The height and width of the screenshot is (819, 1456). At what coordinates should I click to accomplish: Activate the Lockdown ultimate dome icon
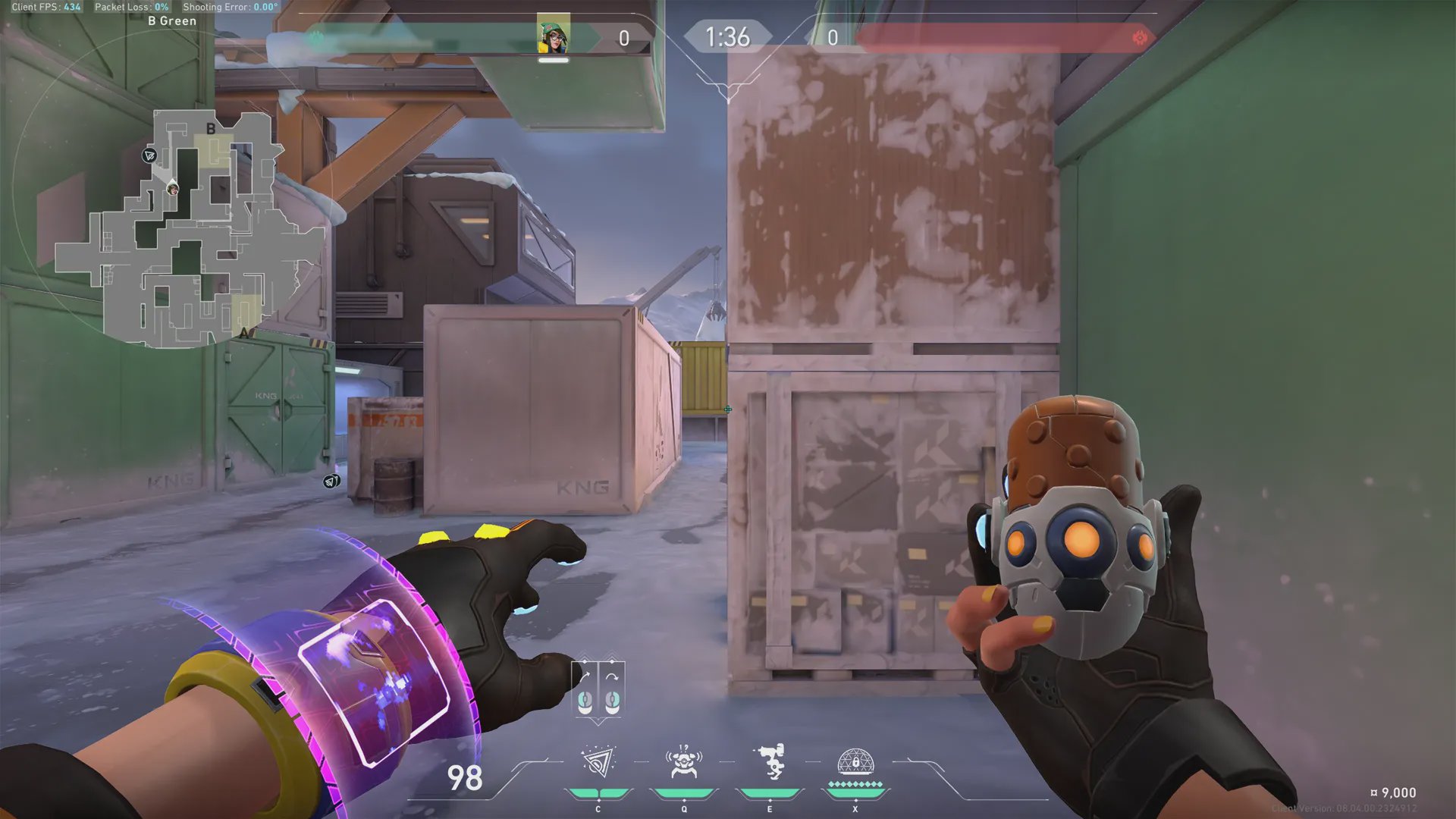[855, 762]
